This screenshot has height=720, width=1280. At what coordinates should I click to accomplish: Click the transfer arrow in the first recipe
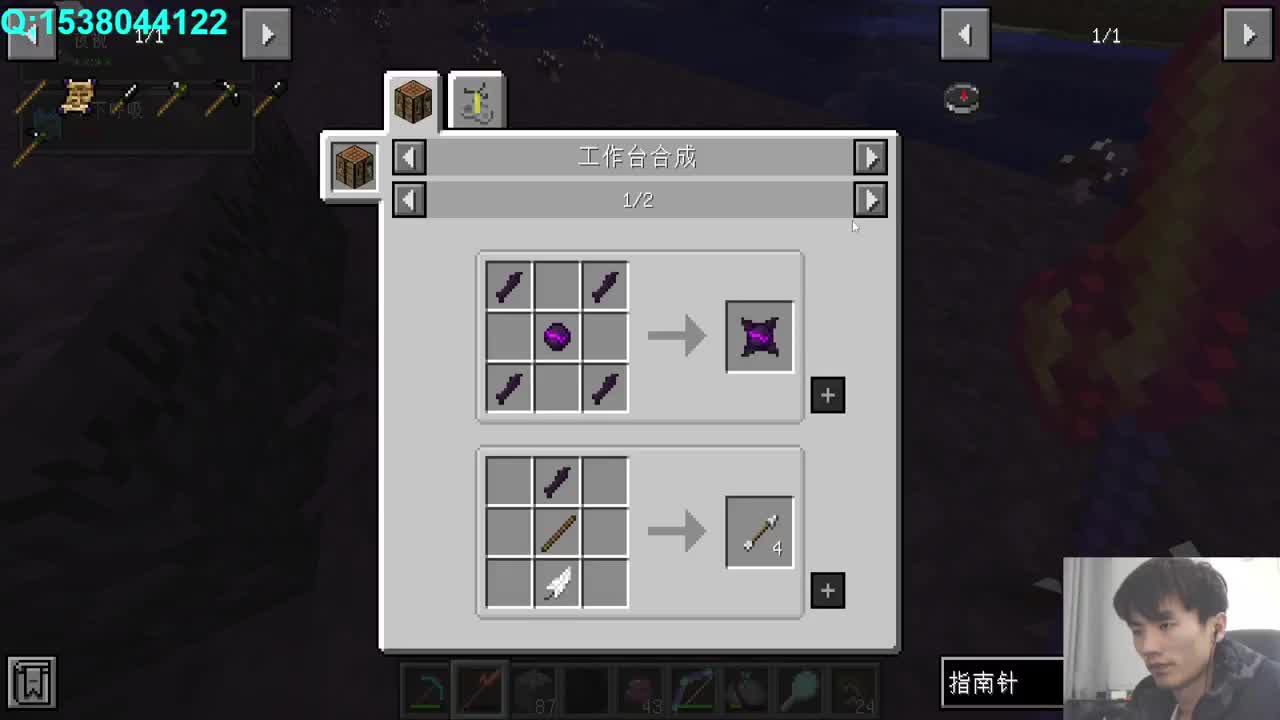(x=676, y=335)
